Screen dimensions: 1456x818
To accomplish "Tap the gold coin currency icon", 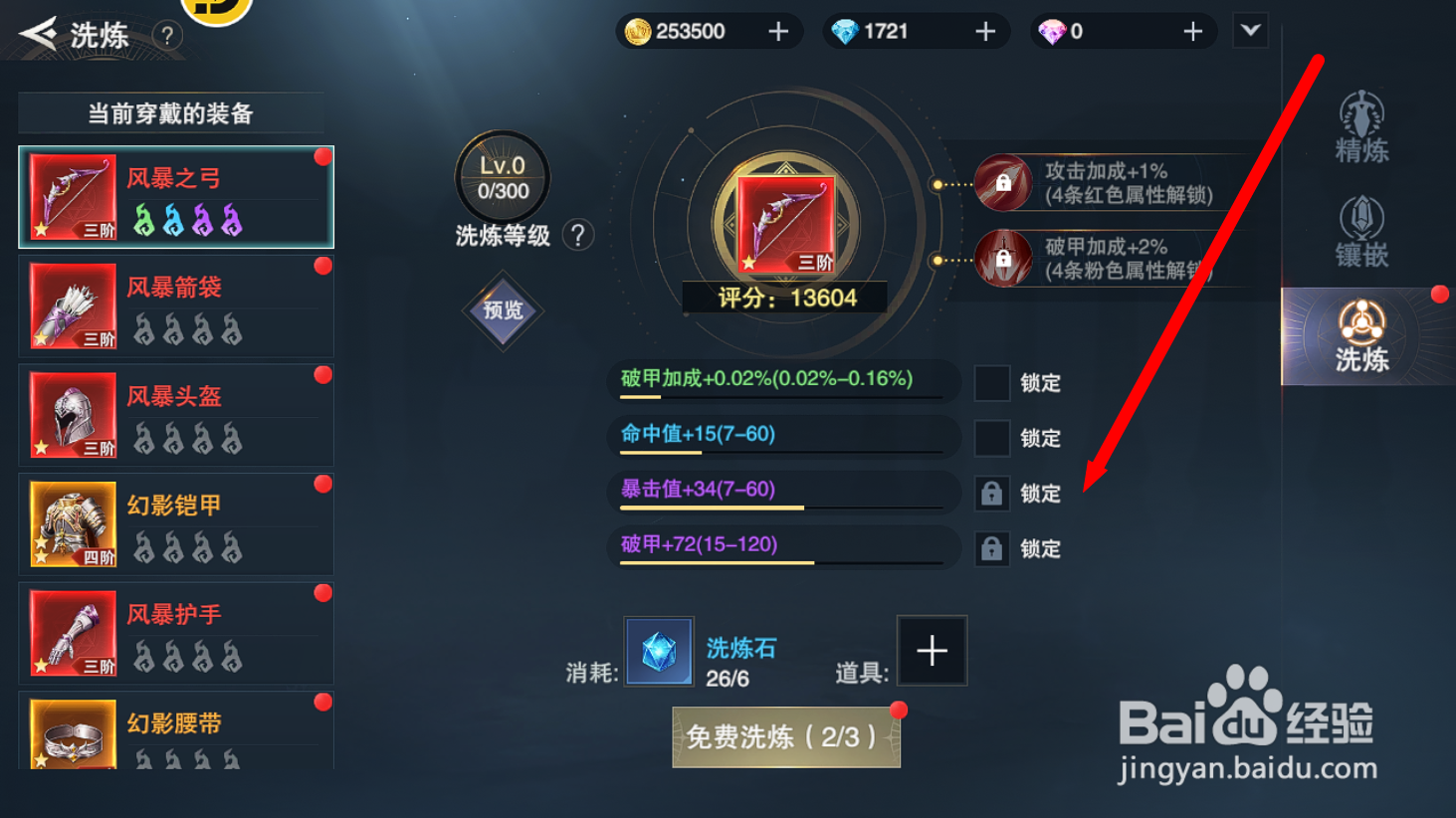I will coord(637,31).
